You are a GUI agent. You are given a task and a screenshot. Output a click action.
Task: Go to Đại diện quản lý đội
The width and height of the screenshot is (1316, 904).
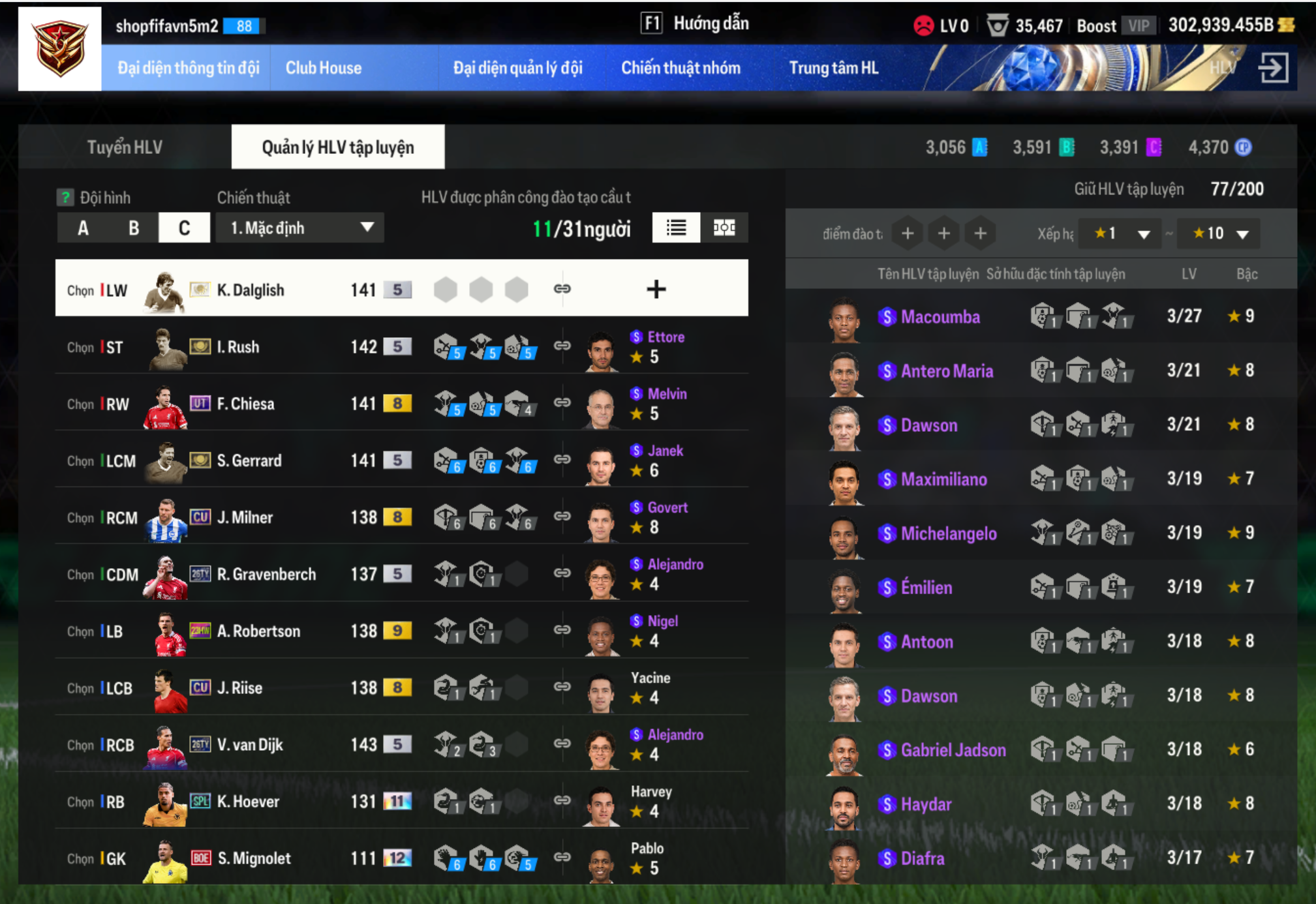click(517, 68)
